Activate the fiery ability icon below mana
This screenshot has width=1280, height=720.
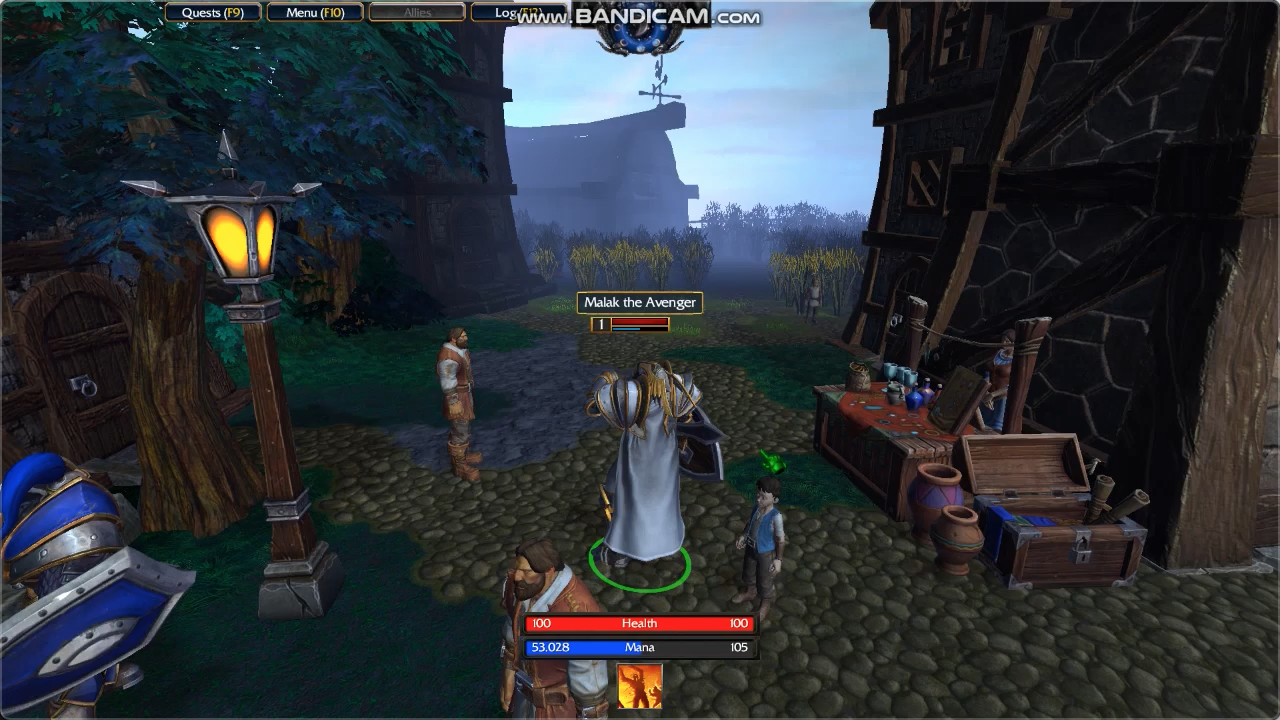tap(640, 687)
